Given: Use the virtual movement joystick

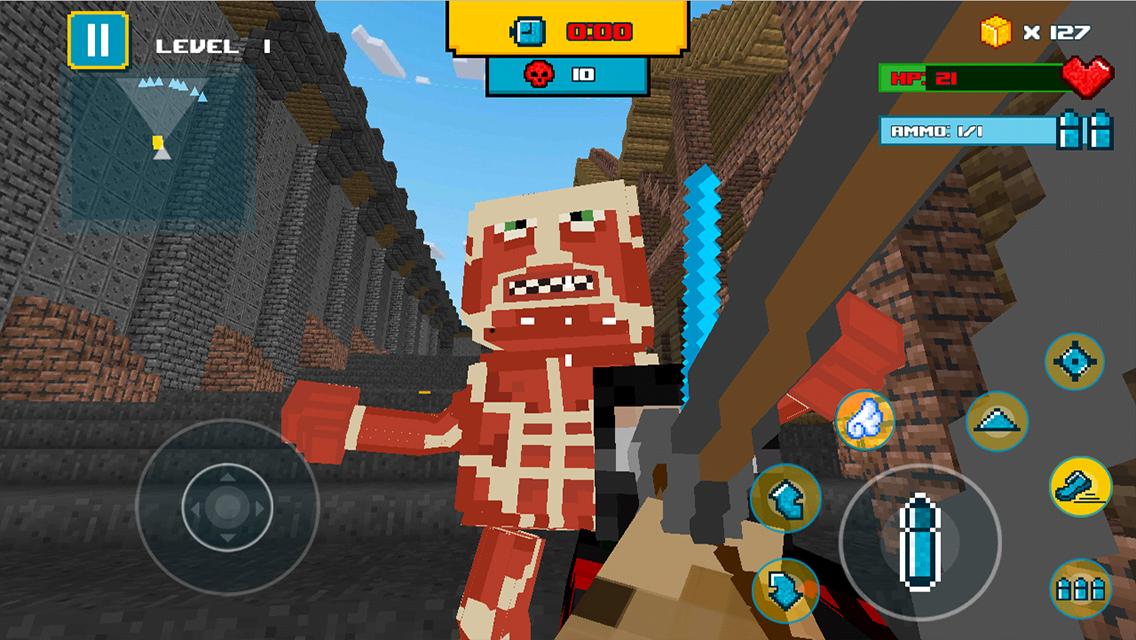Looking at the screenshot, I should 227,507.
